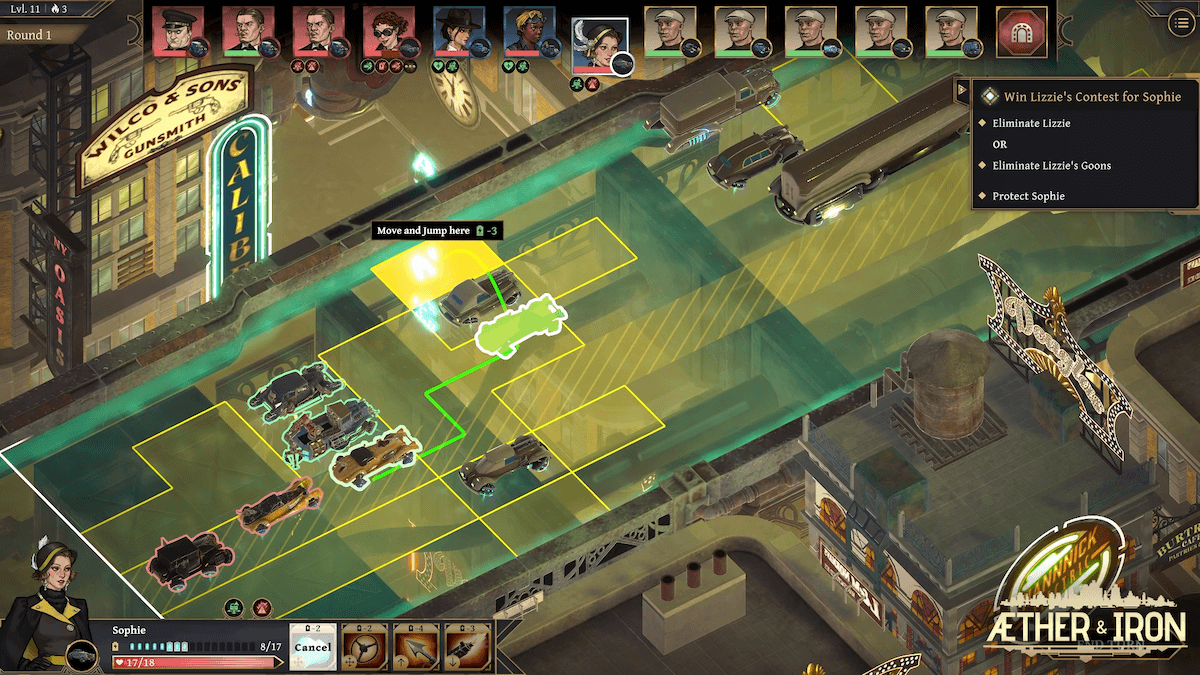Activate the arrowhead ram ability card
1200x675 pixels.
416,647
